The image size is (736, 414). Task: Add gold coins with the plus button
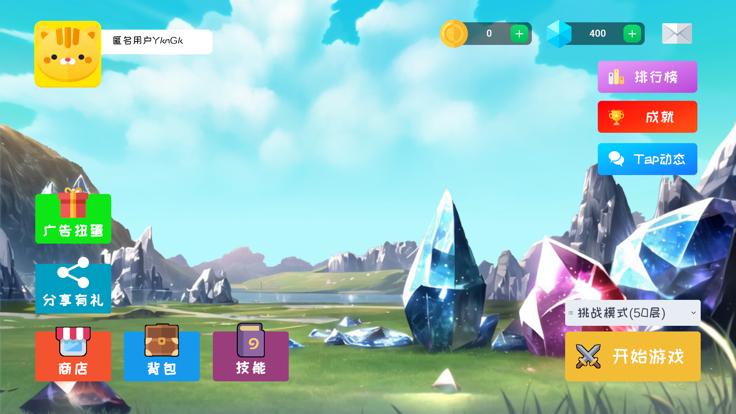pos(519,34)
